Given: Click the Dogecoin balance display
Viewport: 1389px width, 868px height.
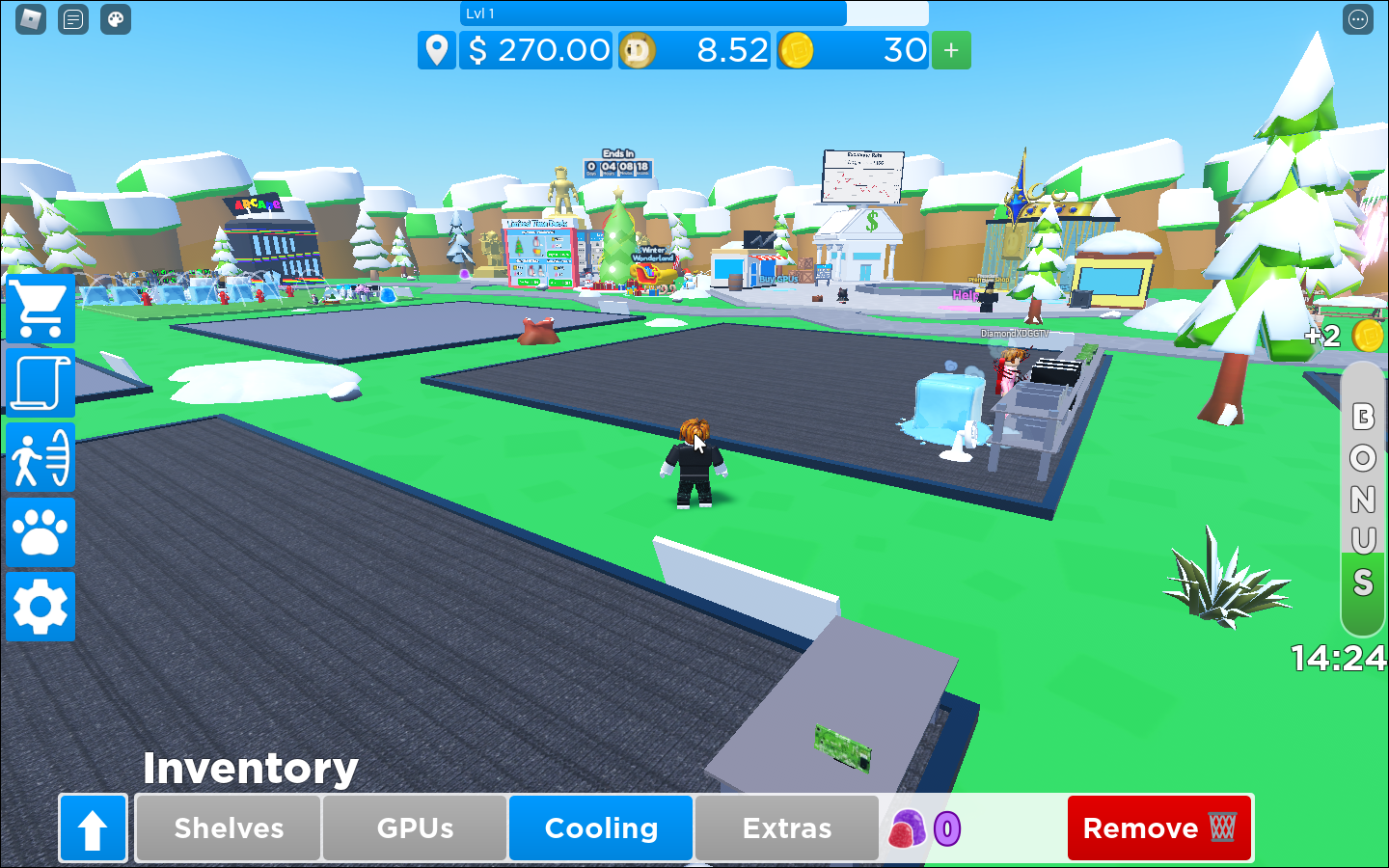Looking at the screenshot, I should pos(694,50).
